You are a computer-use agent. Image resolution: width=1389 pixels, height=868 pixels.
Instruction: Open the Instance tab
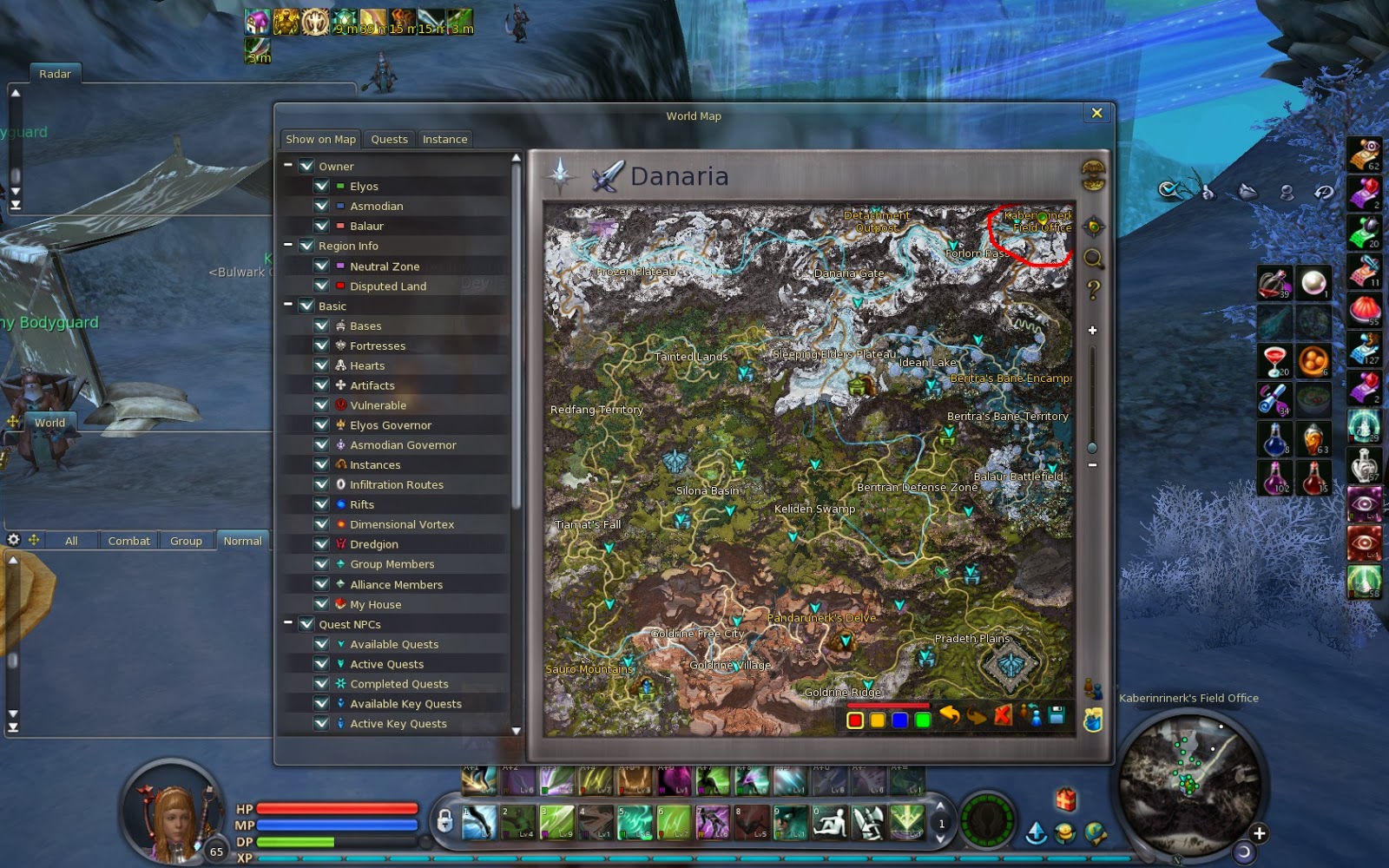pos(444,139)
